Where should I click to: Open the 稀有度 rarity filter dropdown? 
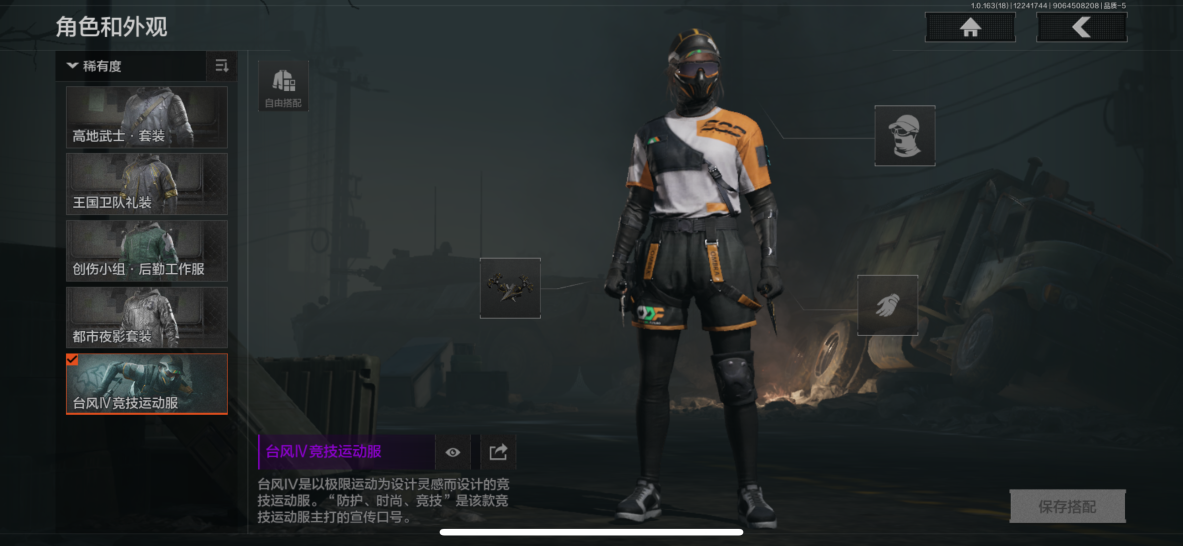click(131, 67)
